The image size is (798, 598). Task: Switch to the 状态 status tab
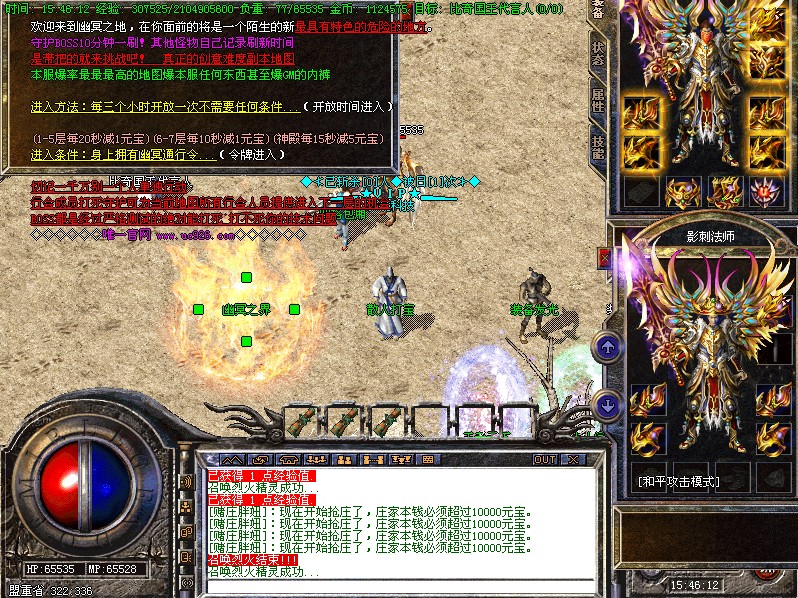pos(597,52)
